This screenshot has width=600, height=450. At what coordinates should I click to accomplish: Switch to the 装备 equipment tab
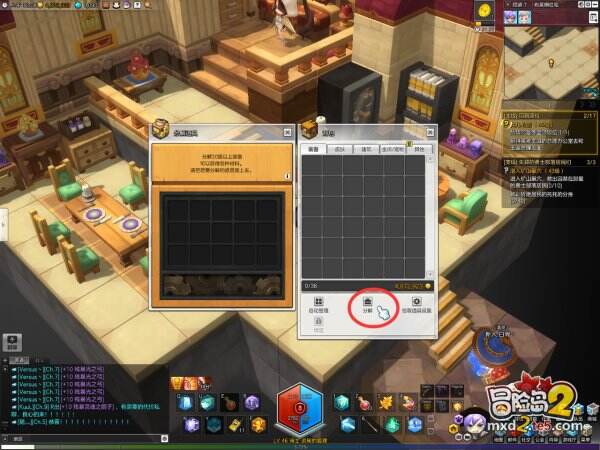pyautogui.click(x=312, y=149)
